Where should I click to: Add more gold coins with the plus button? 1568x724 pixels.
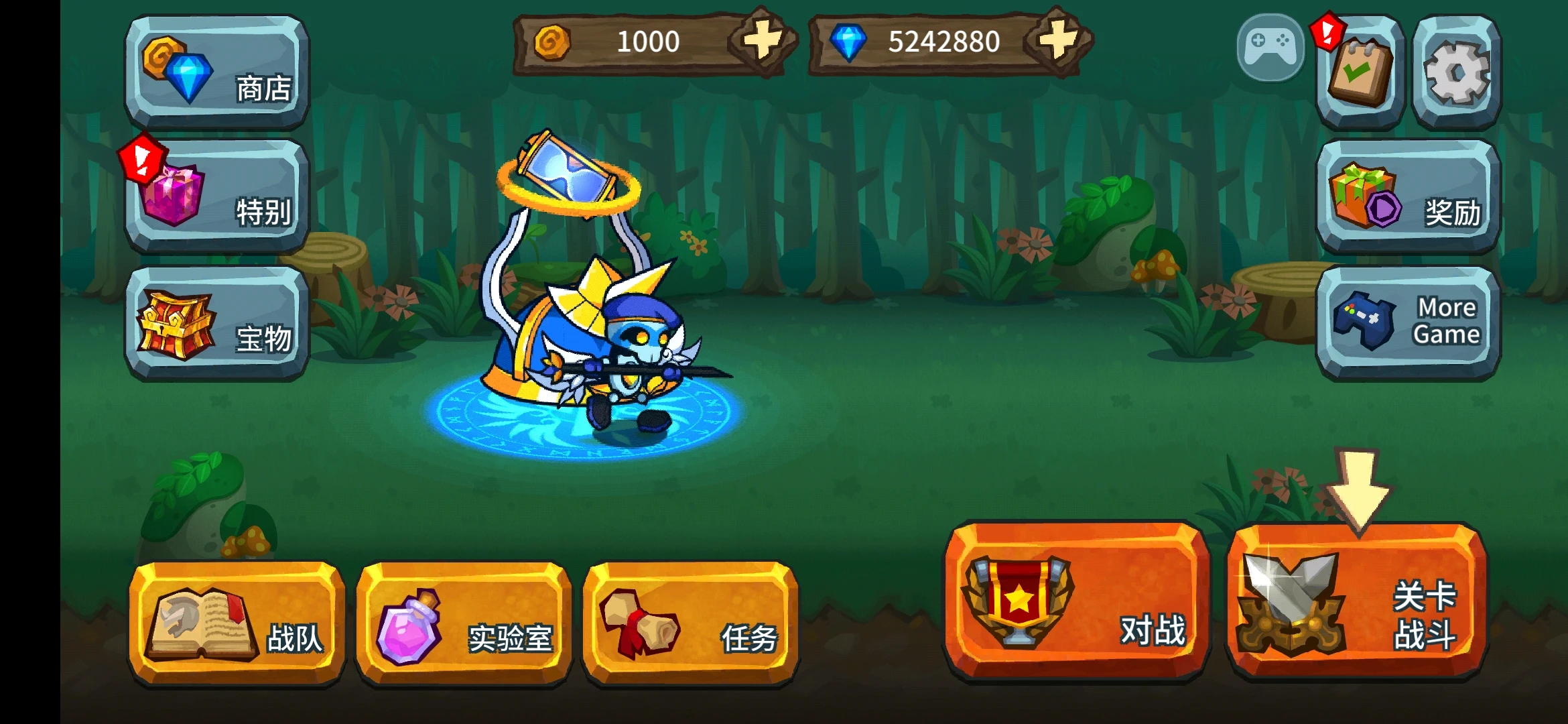click(762, 40)
